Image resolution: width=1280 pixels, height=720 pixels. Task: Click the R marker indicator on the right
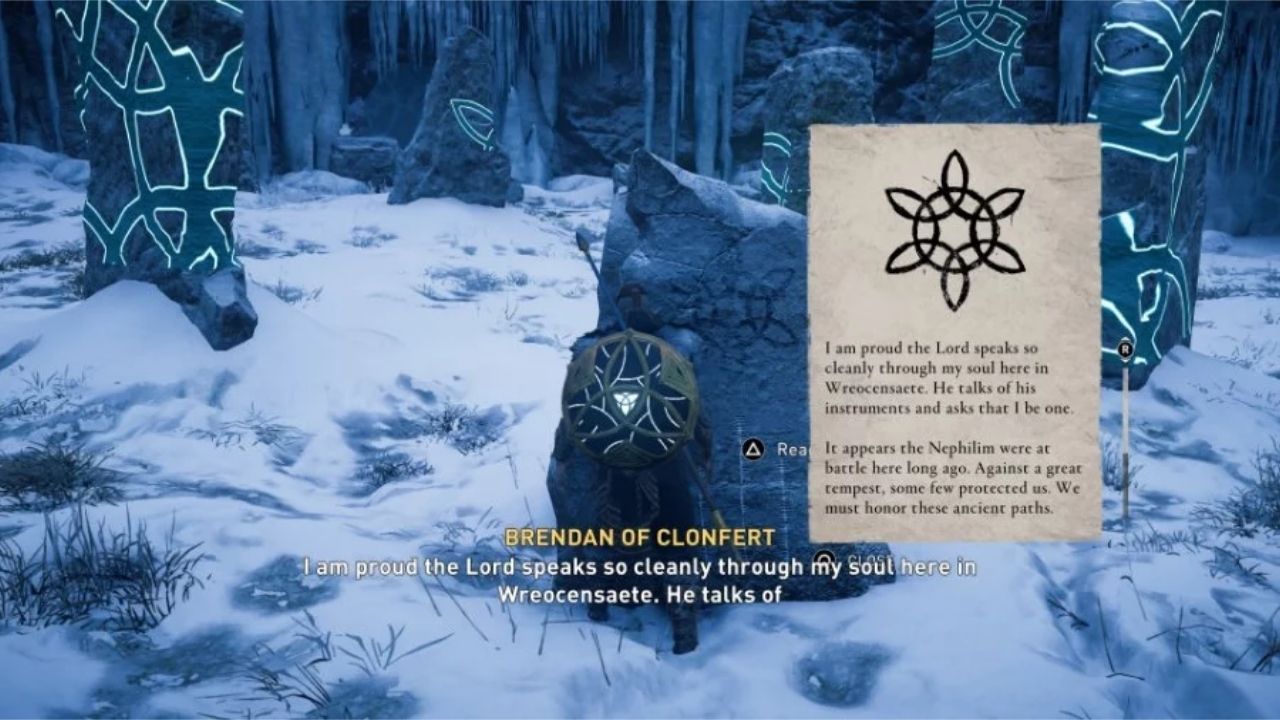point(1125,348)
